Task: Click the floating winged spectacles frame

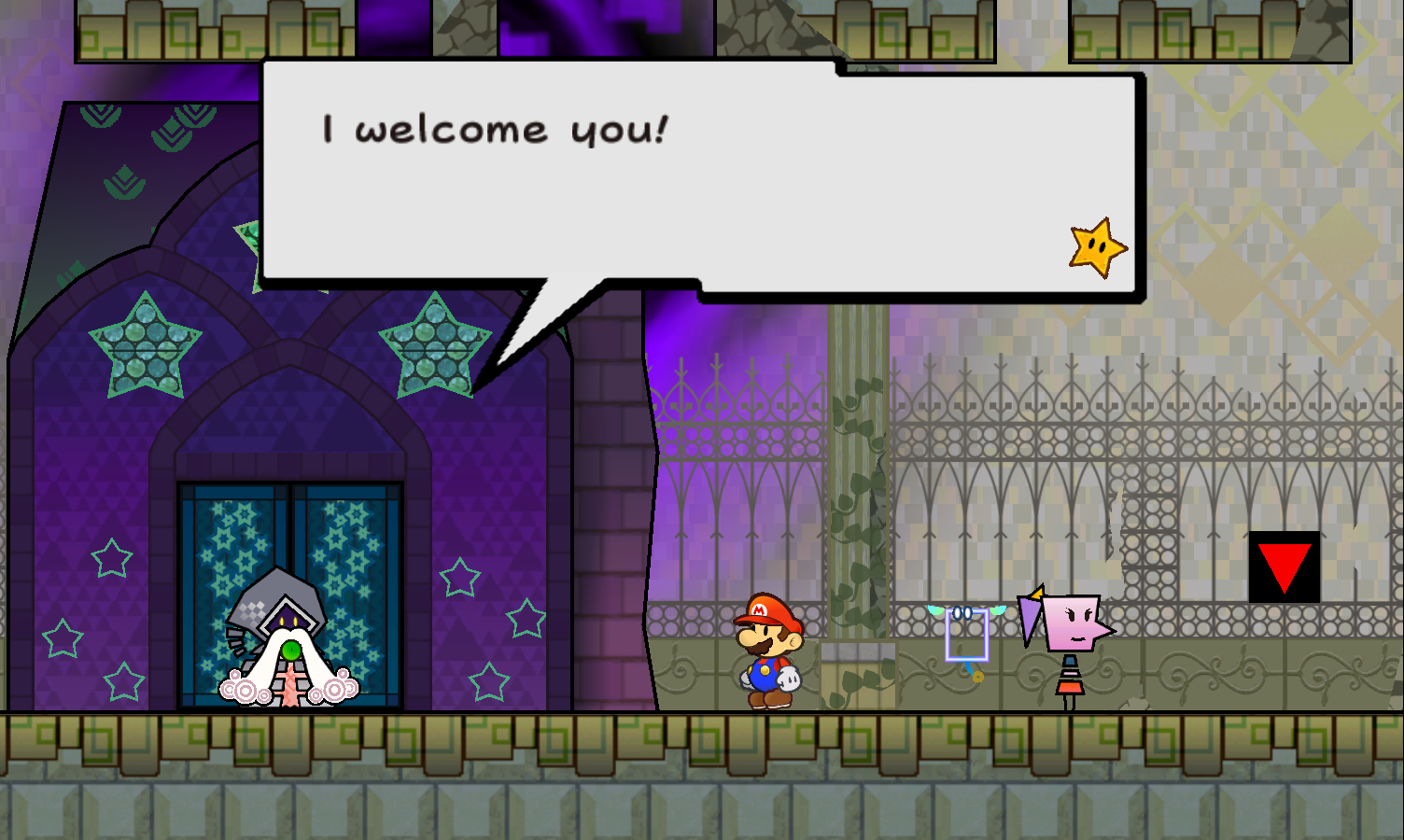Action: point(966,635)
